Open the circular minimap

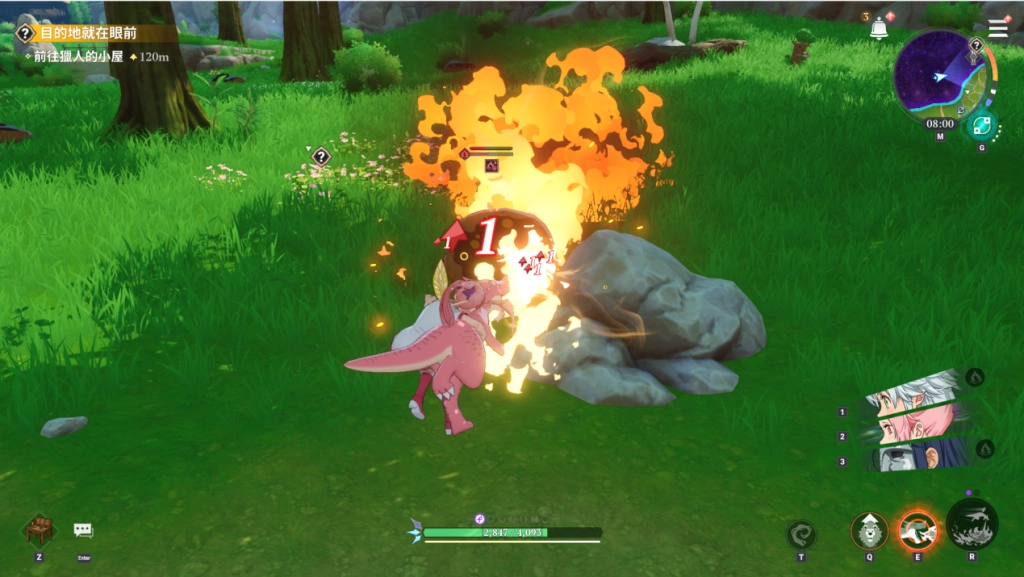tap(939, 75)
